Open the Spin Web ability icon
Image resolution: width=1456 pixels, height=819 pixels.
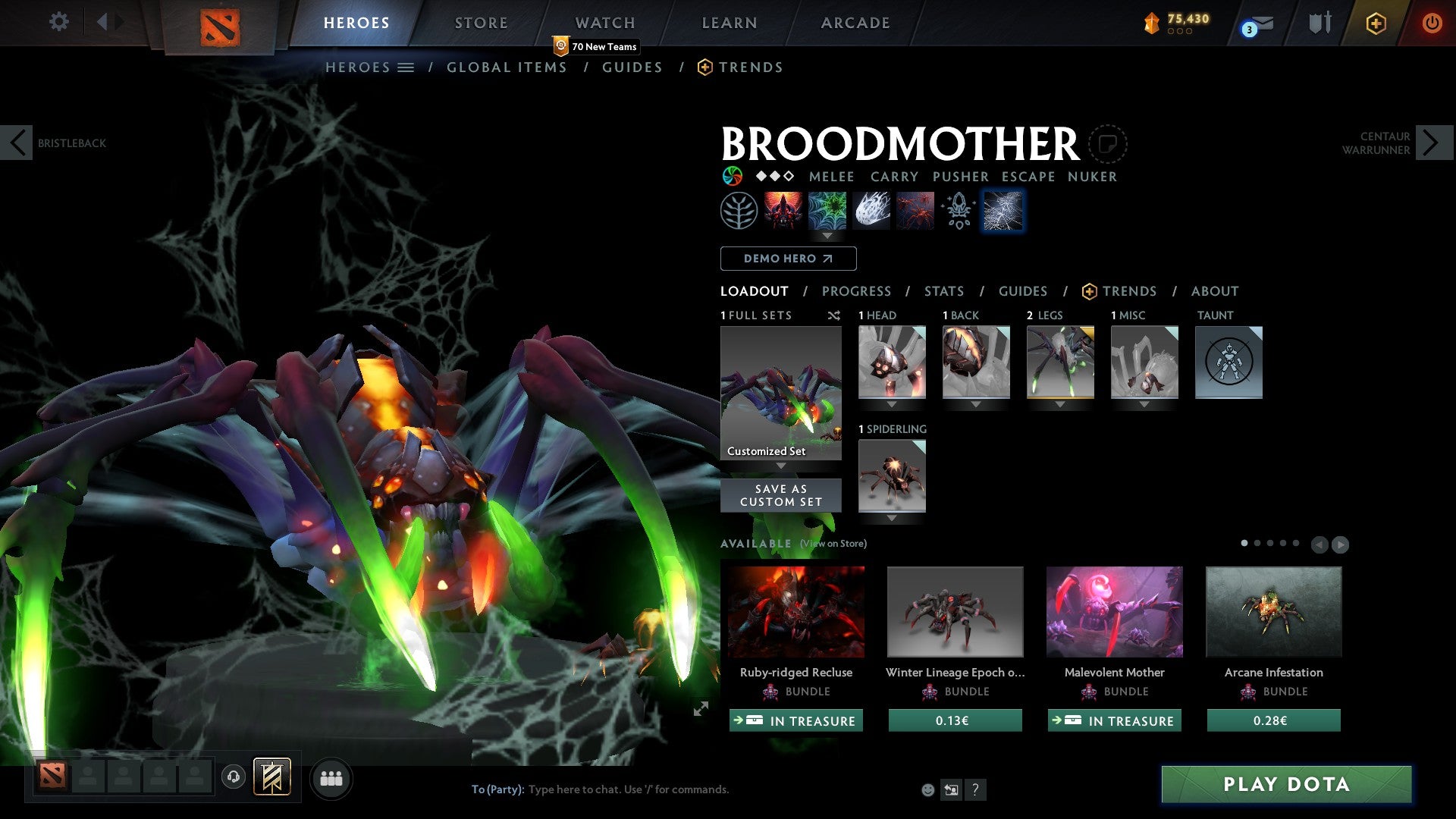pos(828,210)
